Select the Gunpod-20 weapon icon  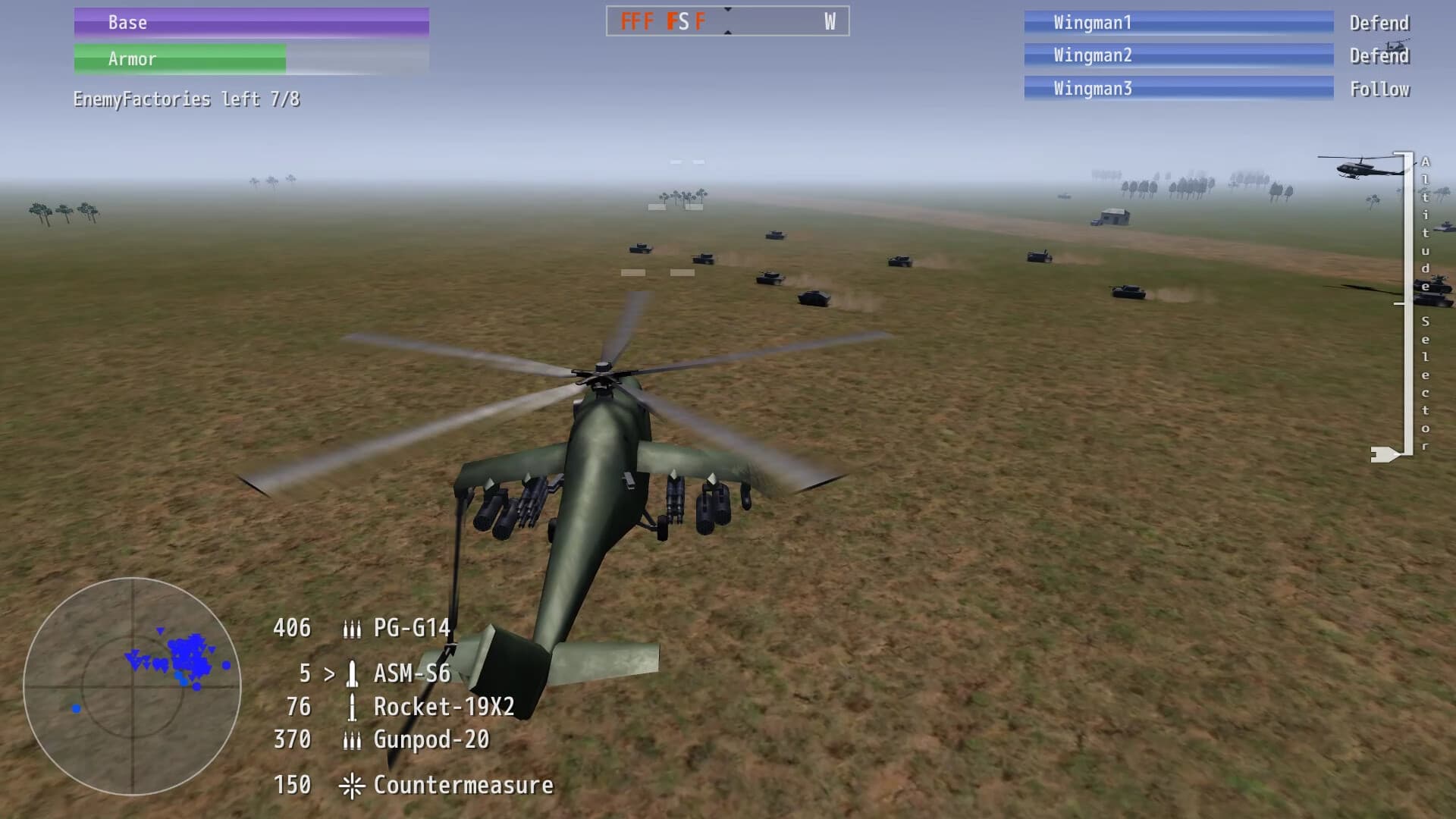(353, 740)
